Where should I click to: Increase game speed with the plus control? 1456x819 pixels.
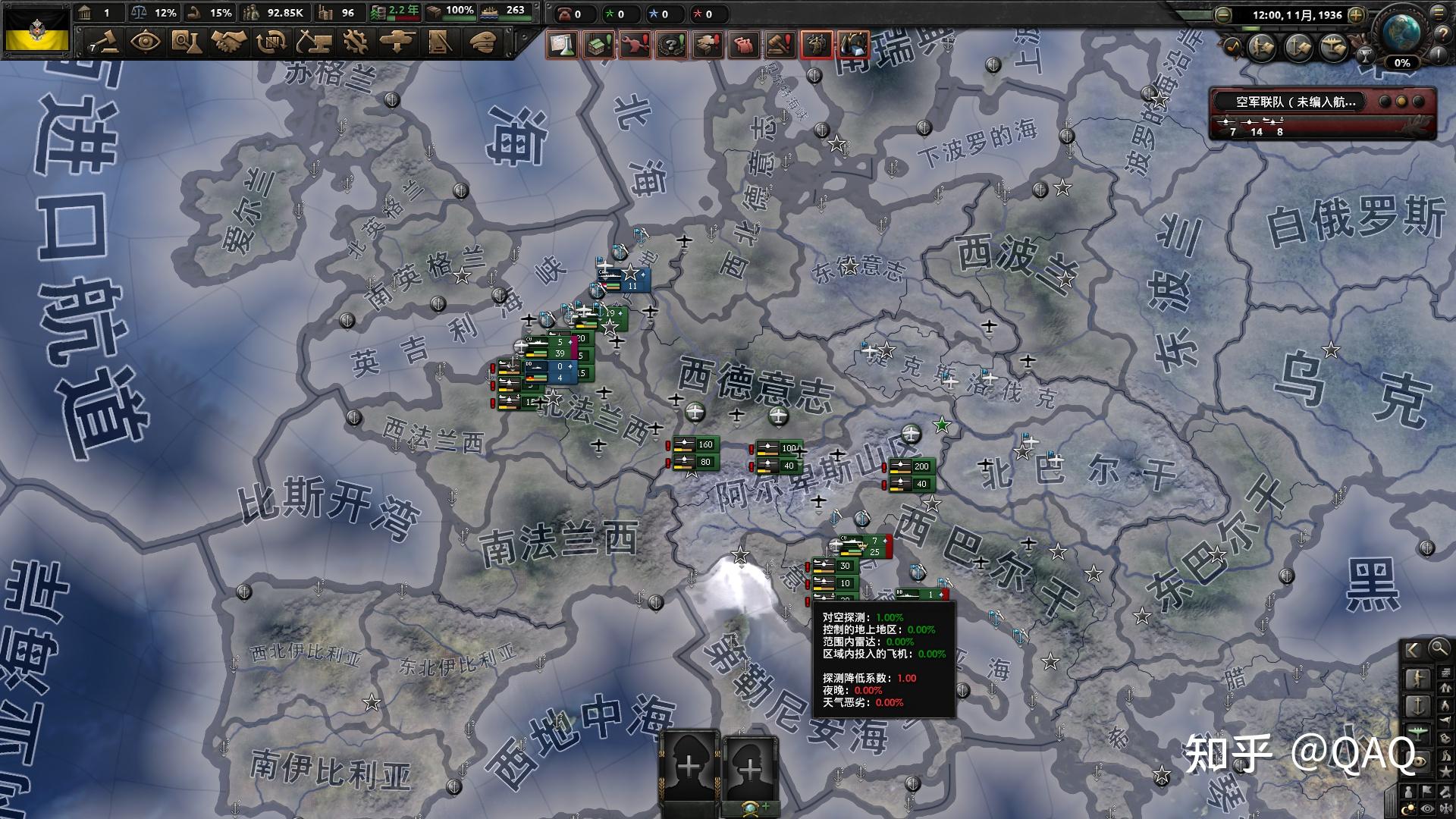point(1355,15)
